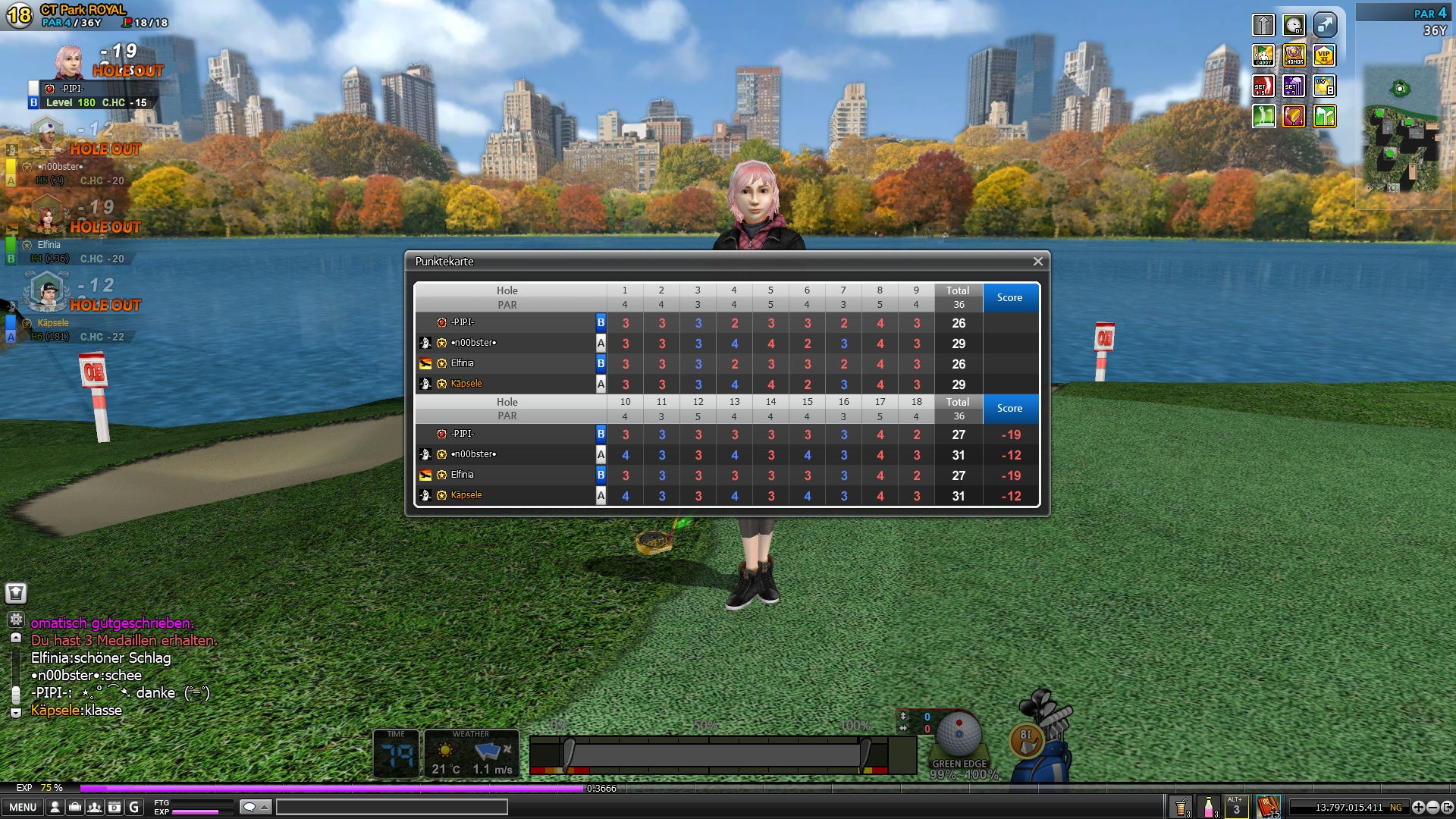Use the red skull book item
This screenshot has height=819, width=1456.
(1268, 807)
